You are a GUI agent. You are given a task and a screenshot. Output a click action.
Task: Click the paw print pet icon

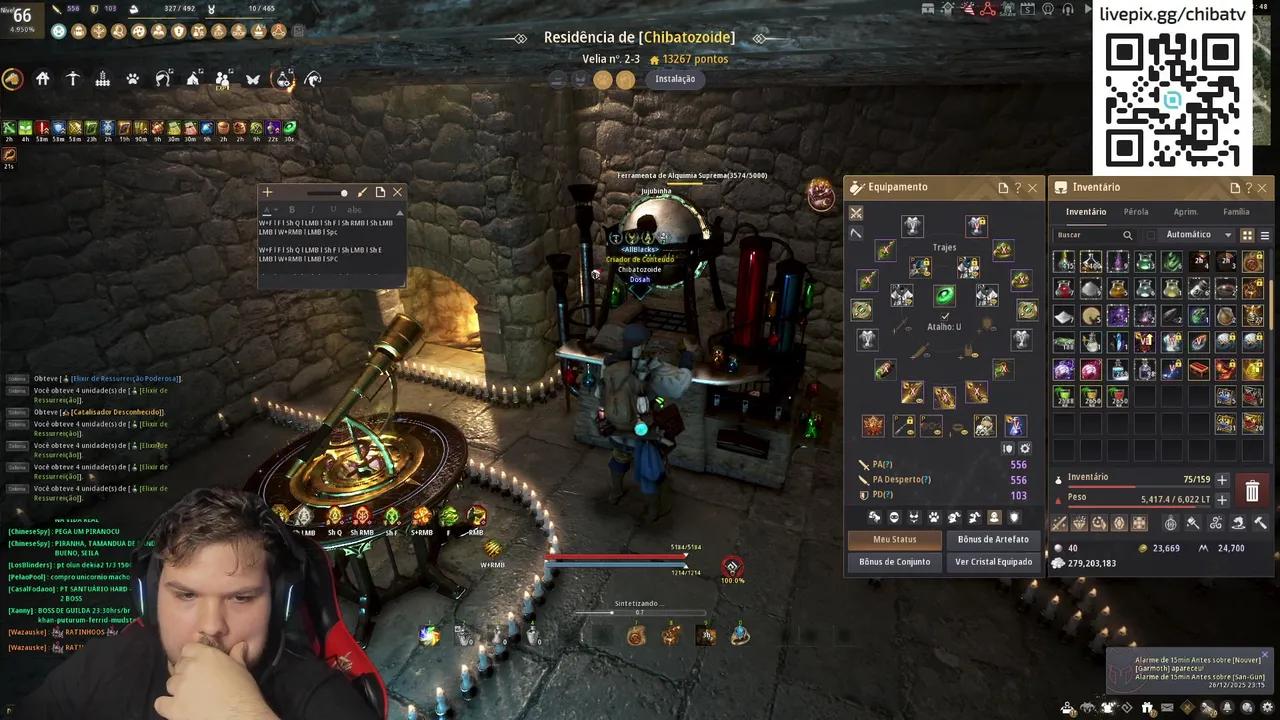[x=132, y=79]
